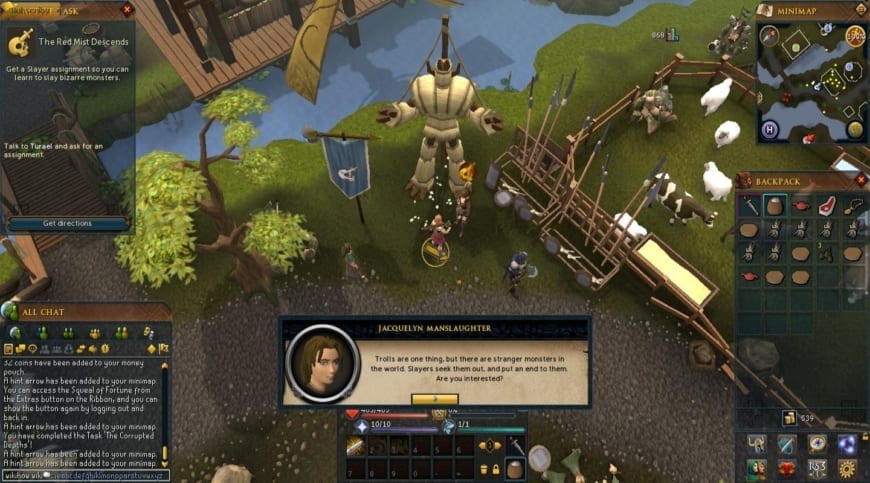Select the first action bar ability slot
870x483 pixels.
click(355, 446)
